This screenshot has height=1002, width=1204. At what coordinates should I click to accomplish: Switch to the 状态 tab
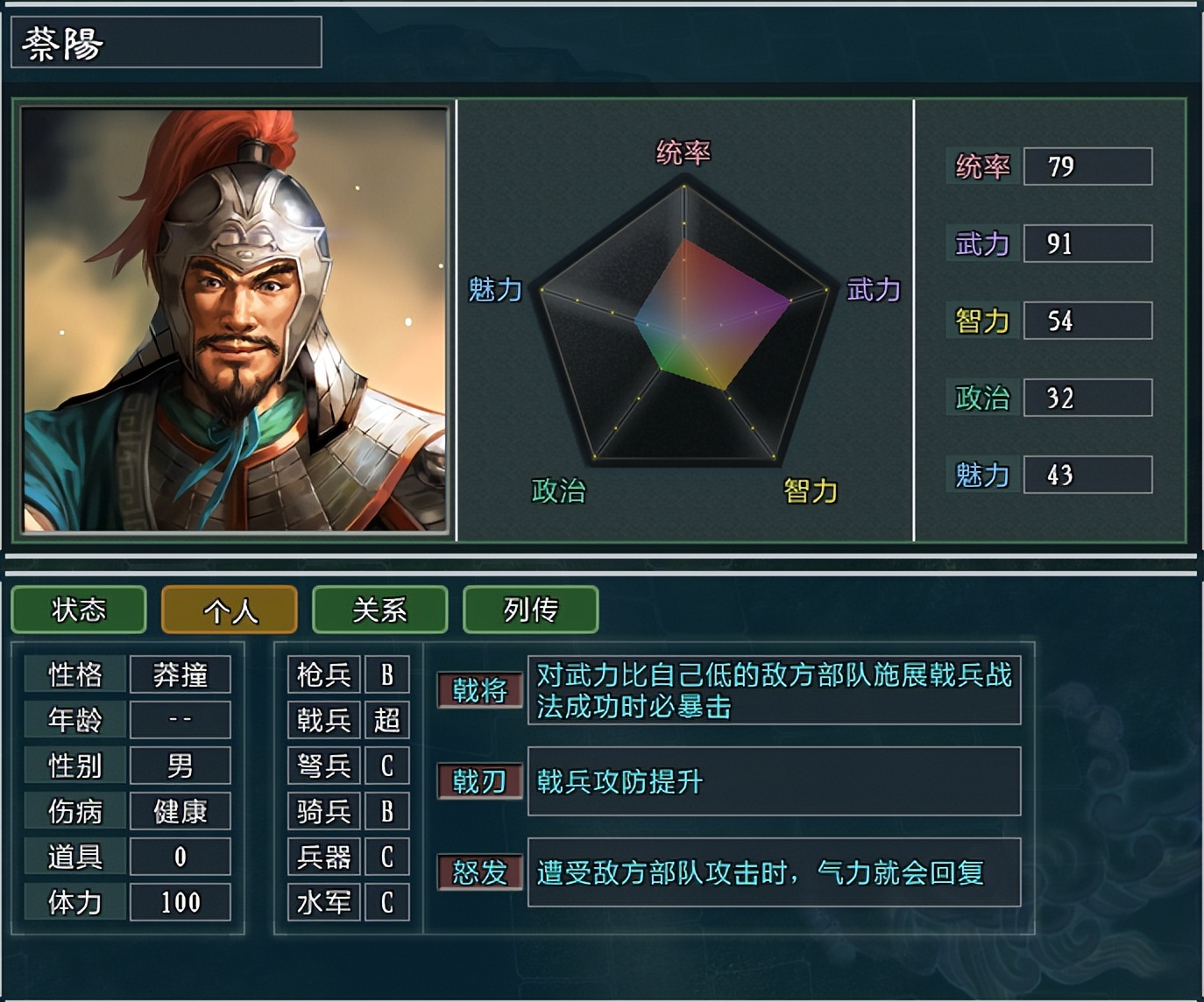click(80, 610)
